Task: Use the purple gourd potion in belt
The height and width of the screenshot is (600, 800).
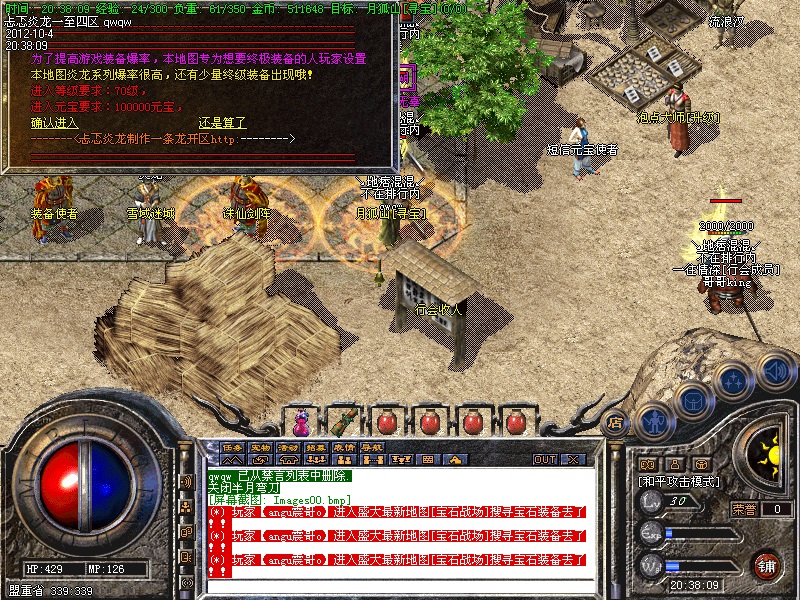Action: 300,419
